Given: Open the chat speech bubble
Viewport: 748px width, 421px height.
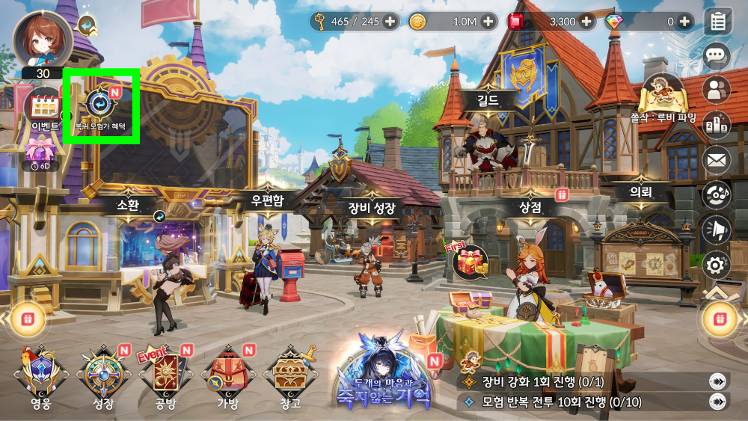Looking at the screenshot, I should 716,55.
